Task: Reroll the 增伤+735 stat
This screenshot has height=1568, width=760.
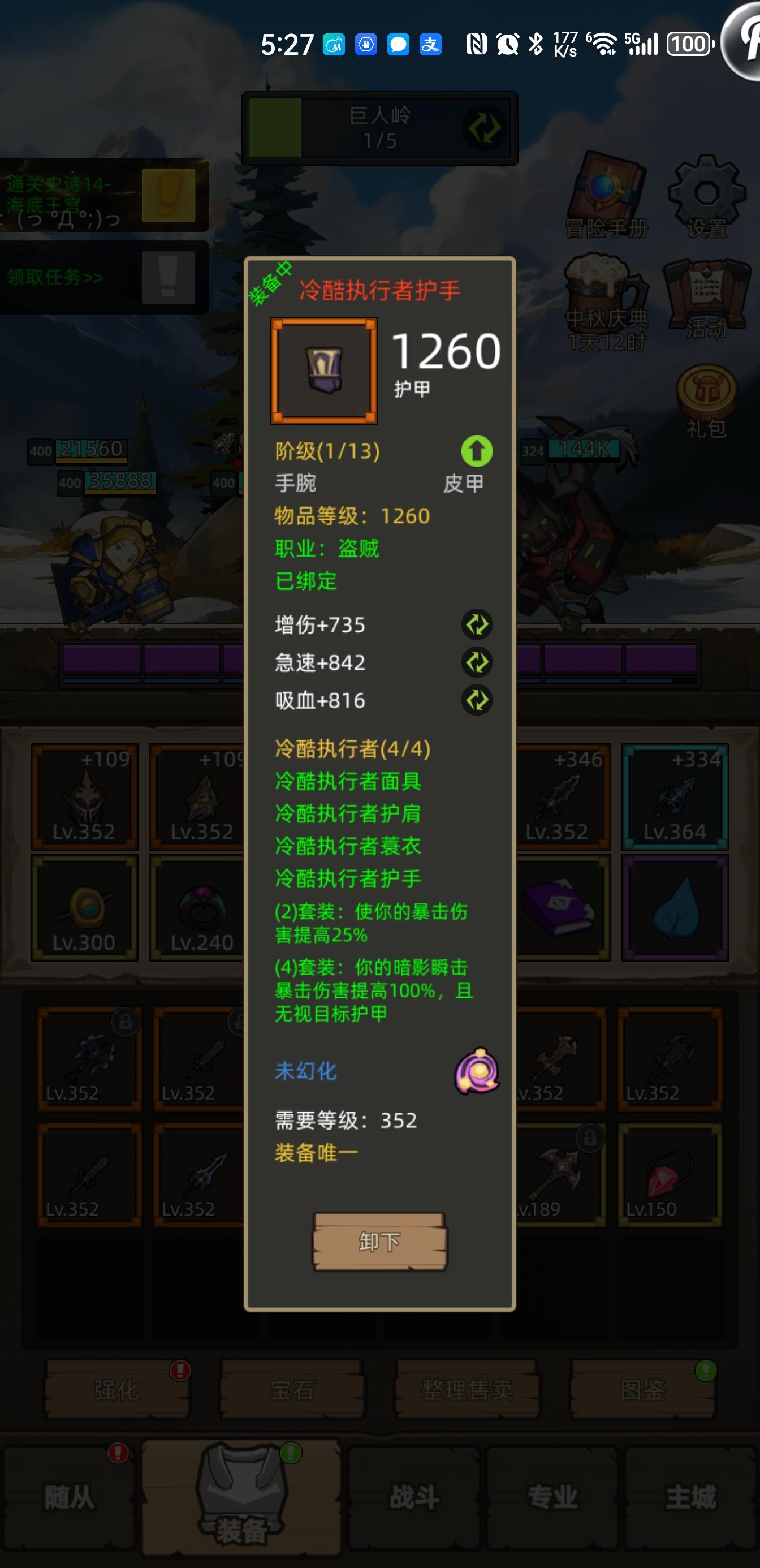Action: click(x=477, y=624)
